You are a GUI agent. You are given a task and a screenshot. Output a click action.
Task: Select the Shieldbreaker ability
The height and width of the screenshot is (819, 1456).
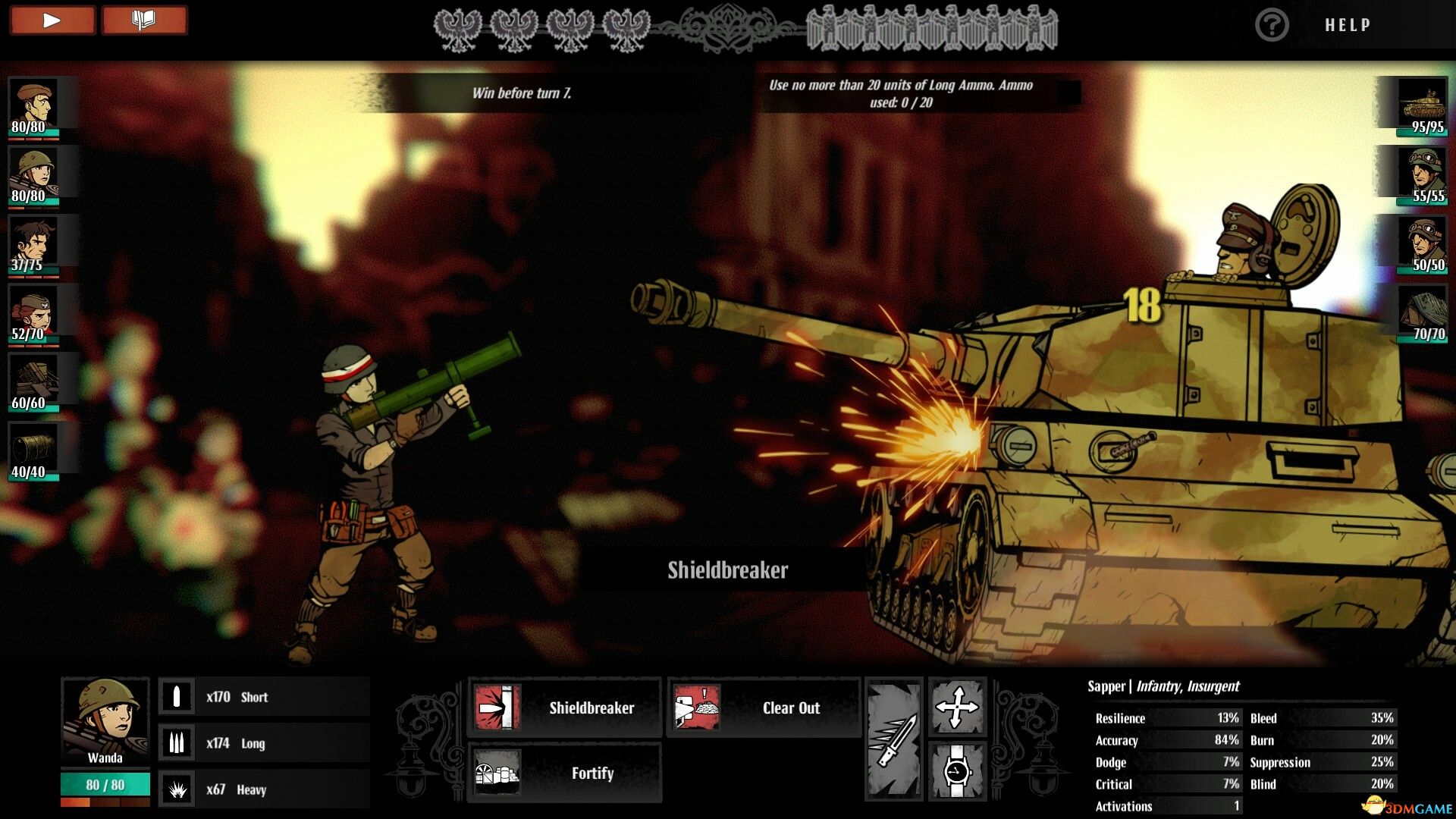tap(566, 708)
